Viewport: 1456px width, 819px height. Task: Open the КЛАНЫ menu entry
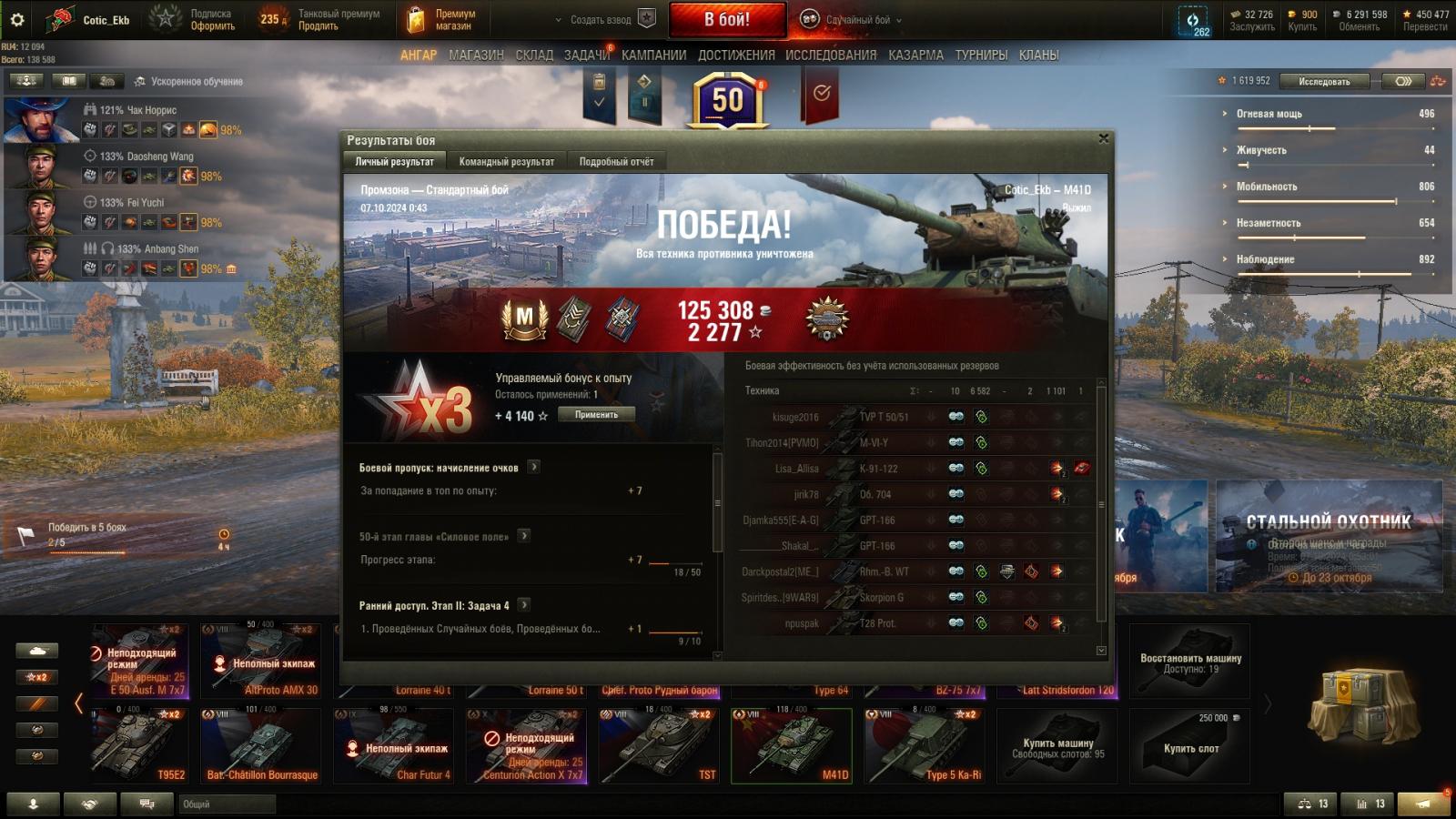tap(1038, 55)
